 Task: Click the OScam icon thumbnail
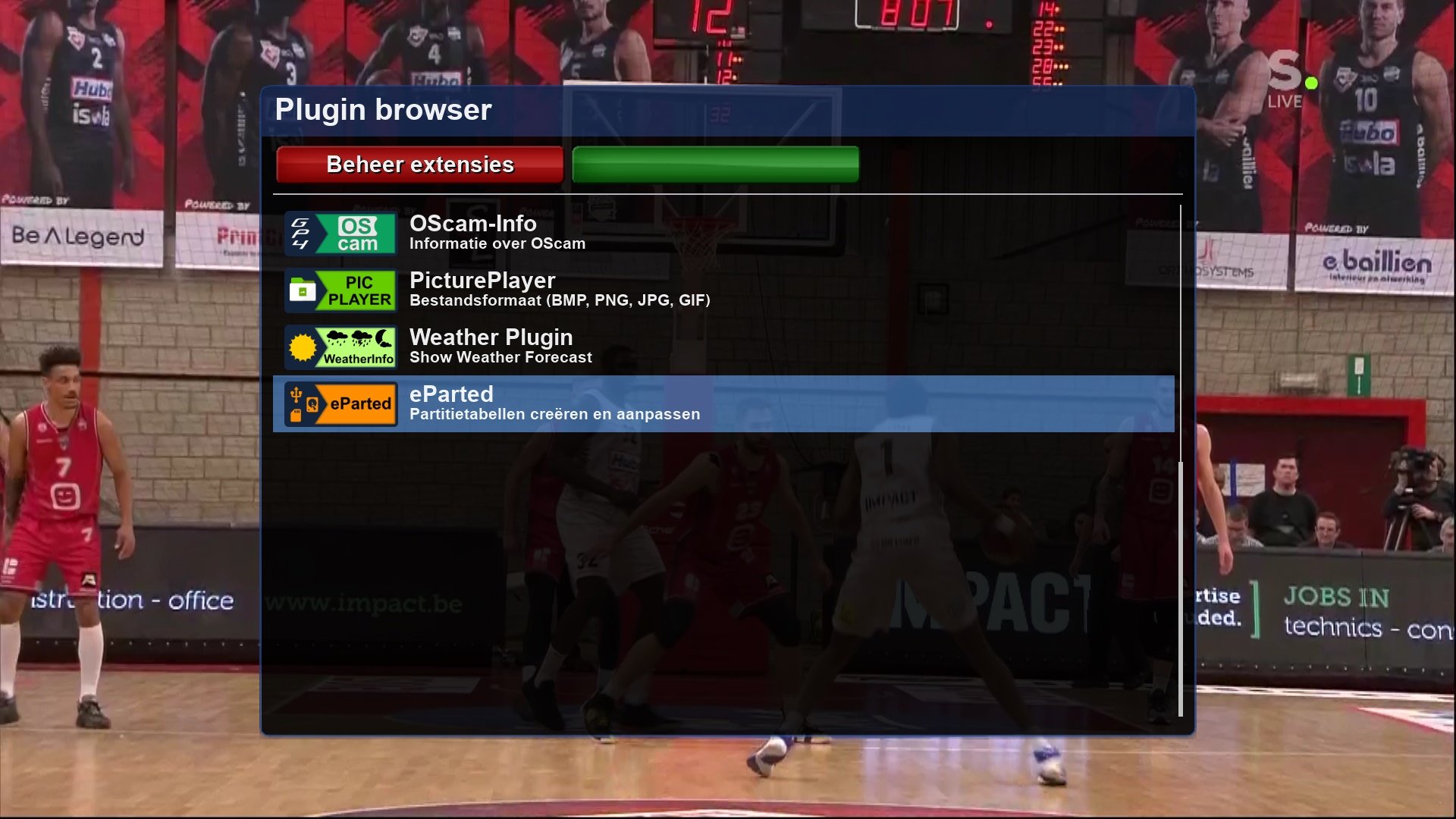340,234
